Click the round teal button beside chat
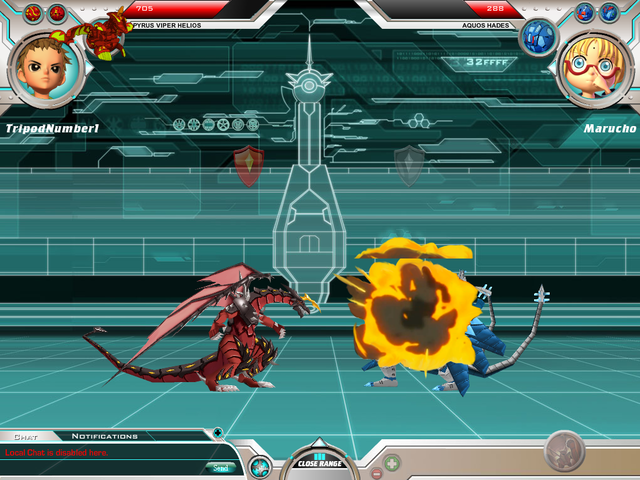This screenshot has height=480, width=640. tap(260, 465)
